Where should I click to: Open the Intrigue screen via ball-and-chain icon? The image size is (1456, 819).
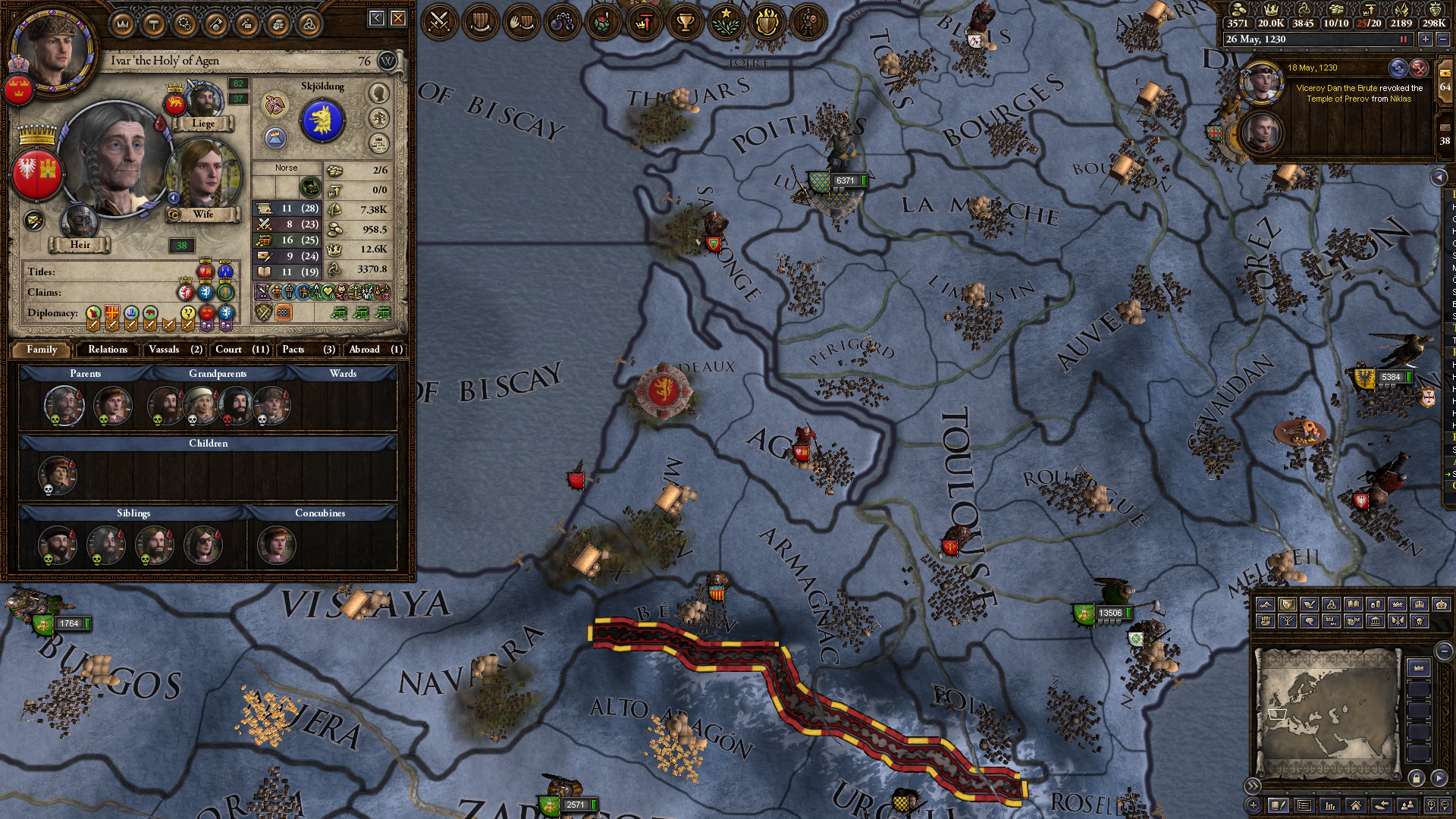(565, 22)
